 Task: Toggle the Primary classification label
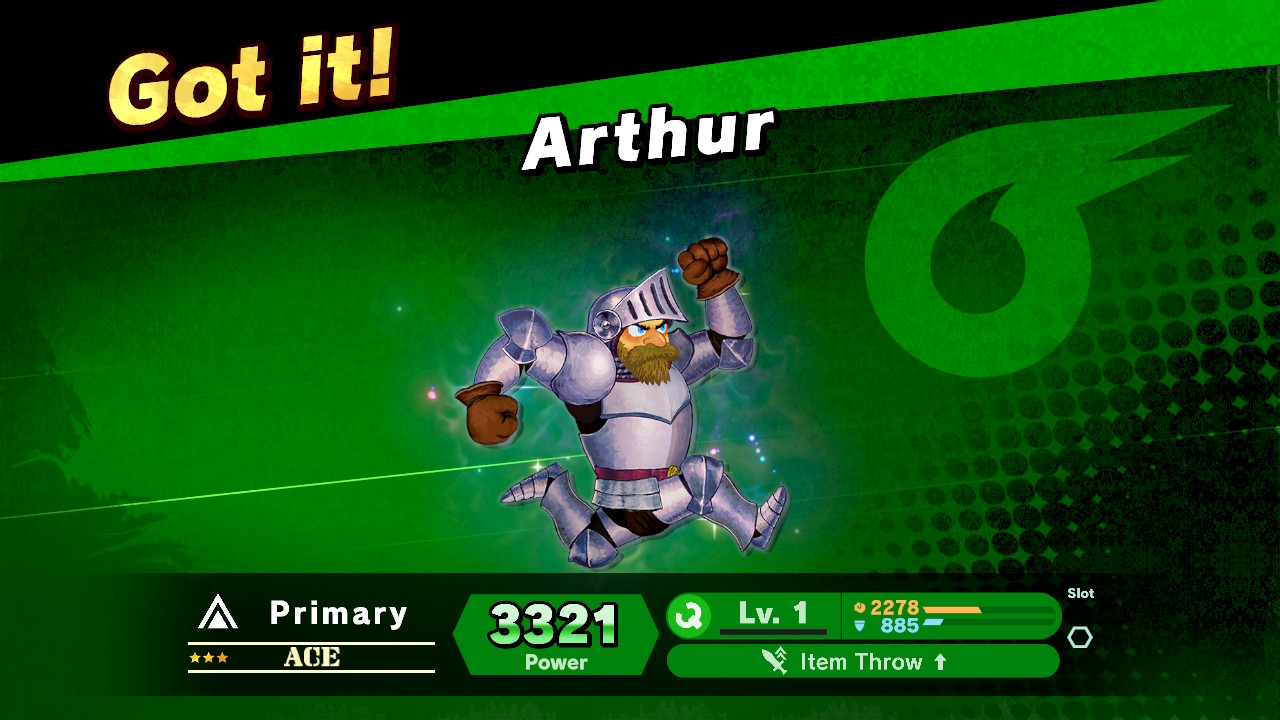coord(340,614)
